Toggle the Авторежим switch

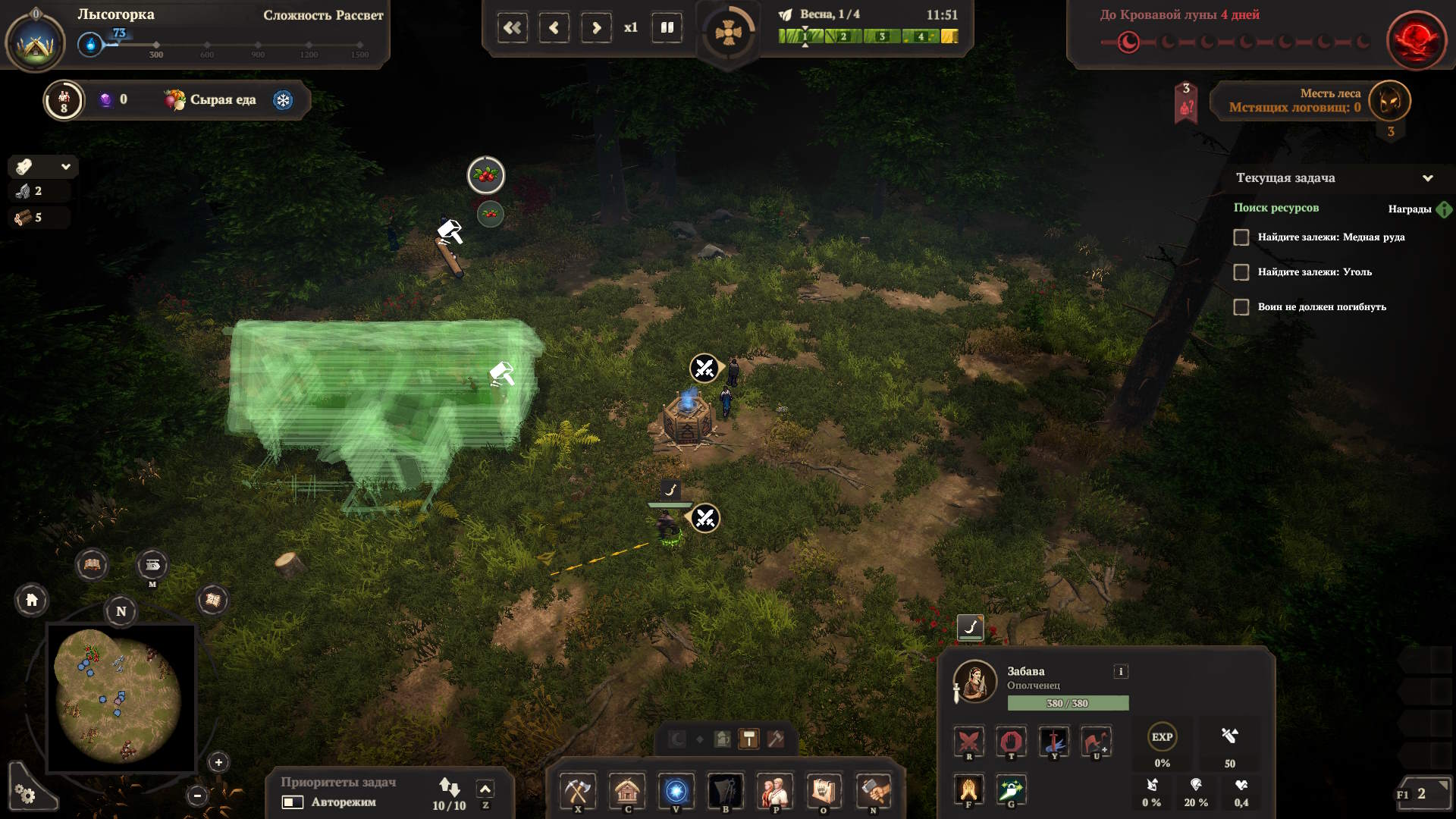293,802
